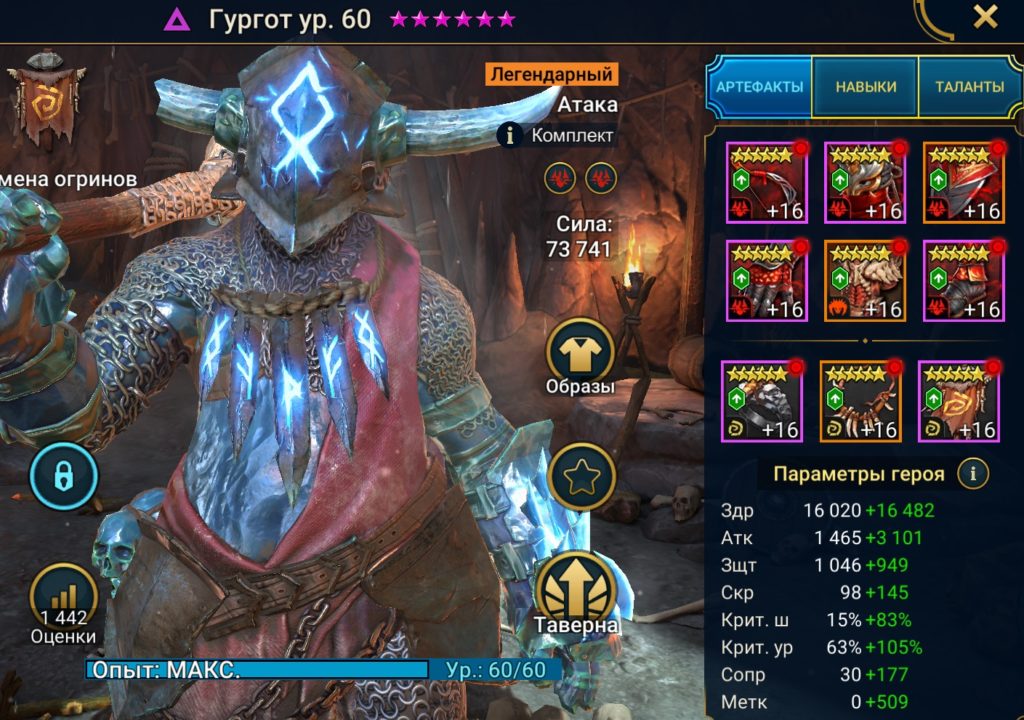The width and height of the screenshot is (1024, 720).
Task: Select the equipped boots artifact slot
Action: tap(962, 280)
